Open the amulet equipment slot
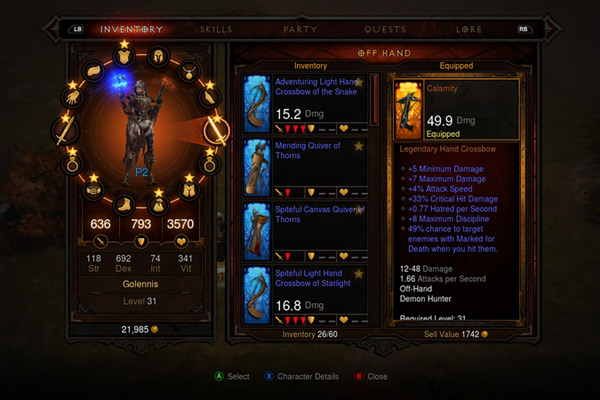This screenshot has height=400, width=600. coord(190,72)
